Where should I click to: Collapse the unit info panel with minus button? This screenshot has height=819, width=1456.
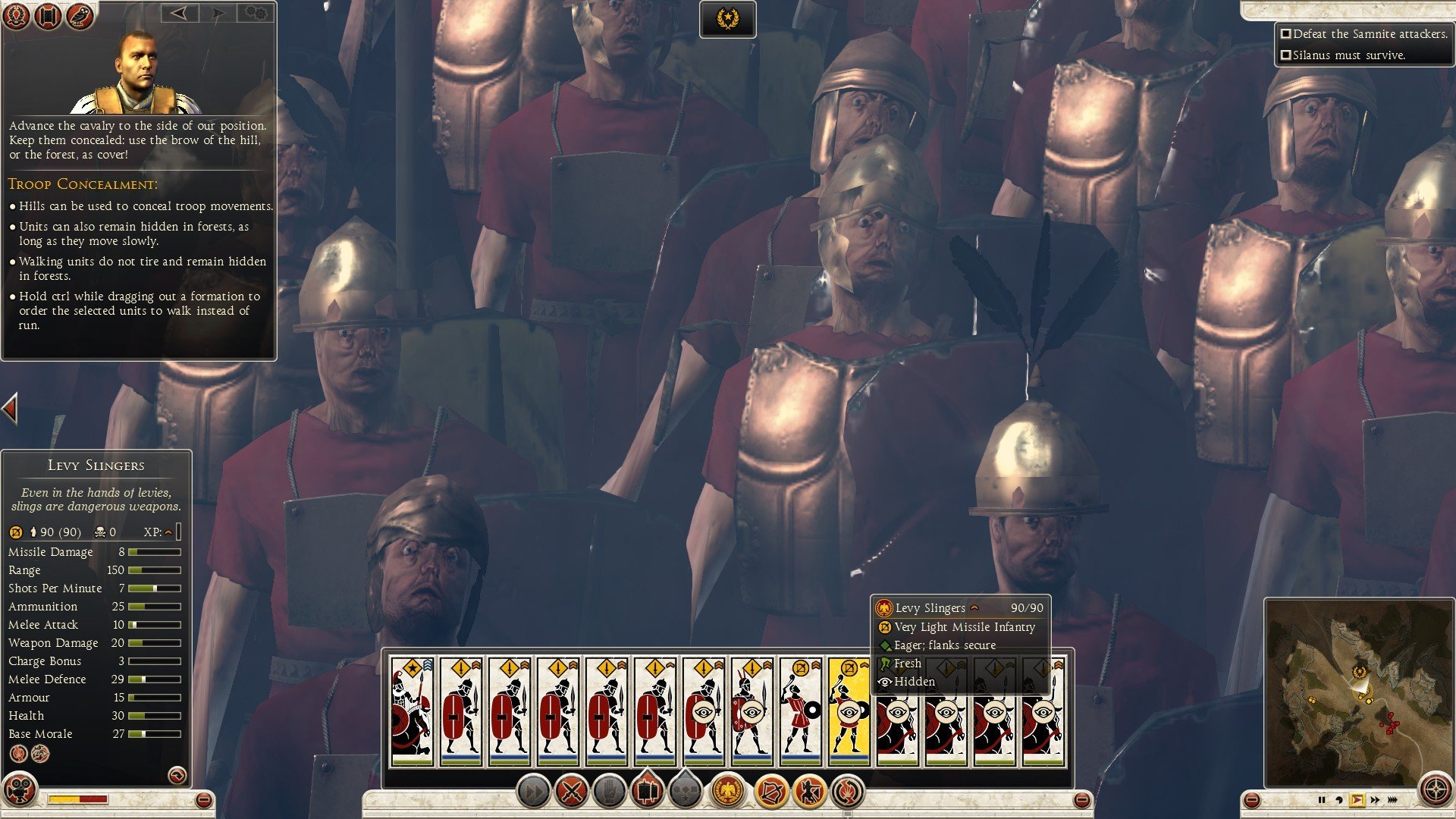click(203, 800)
